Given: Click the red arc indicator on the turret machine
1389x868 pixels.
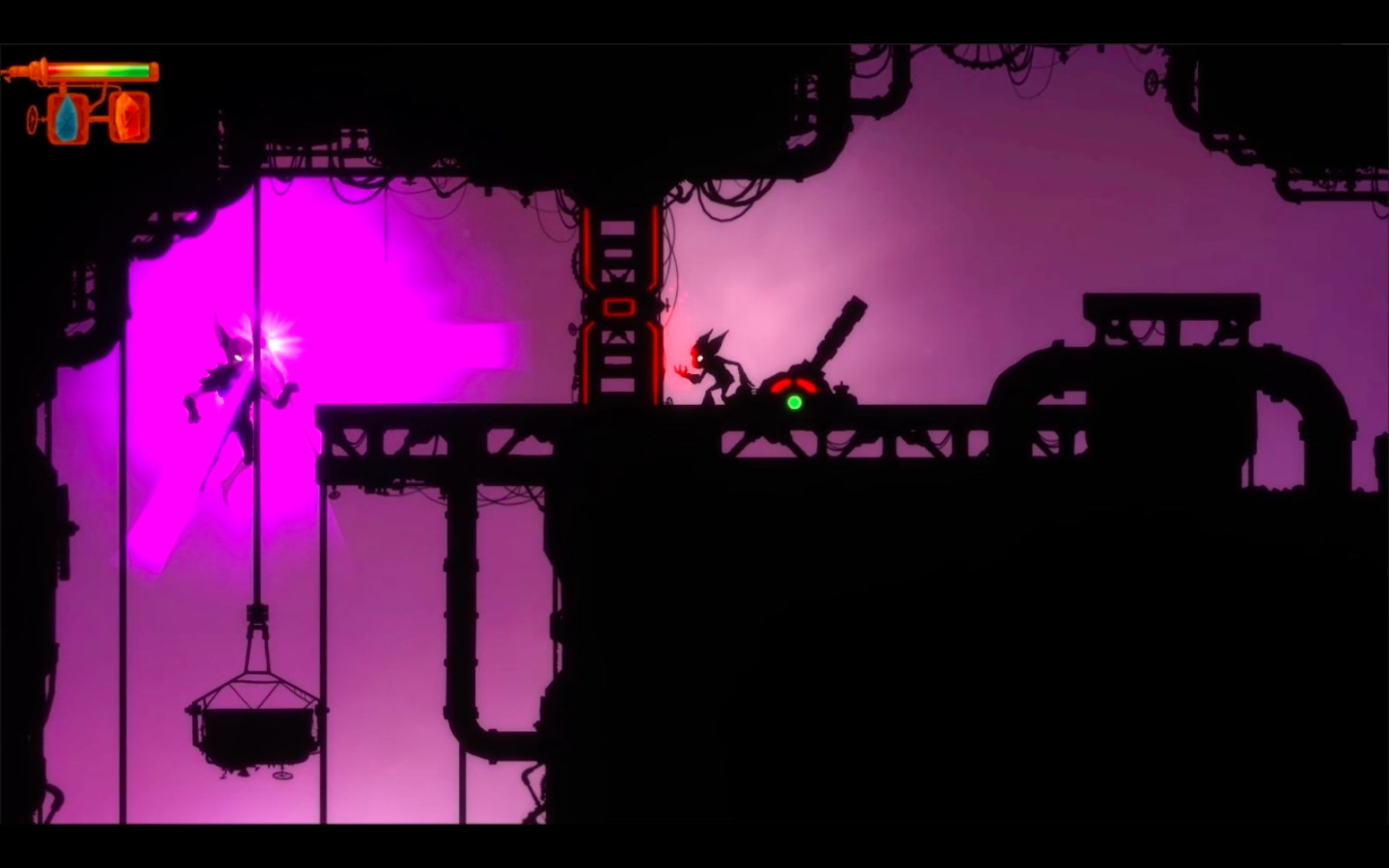Looking at the screenshot, I should pos(793,386).
